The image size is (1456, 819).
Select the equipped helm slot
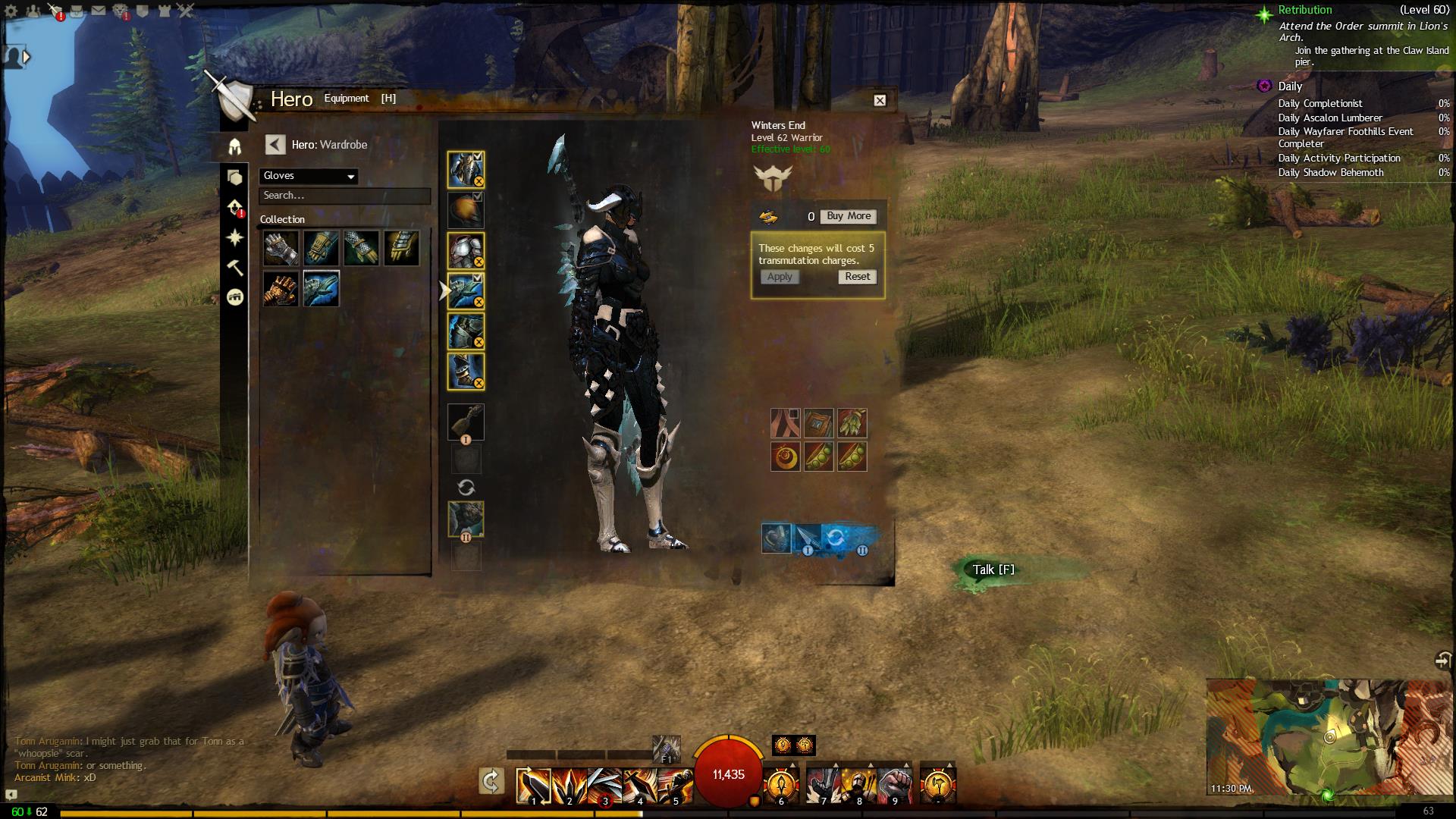465,169
